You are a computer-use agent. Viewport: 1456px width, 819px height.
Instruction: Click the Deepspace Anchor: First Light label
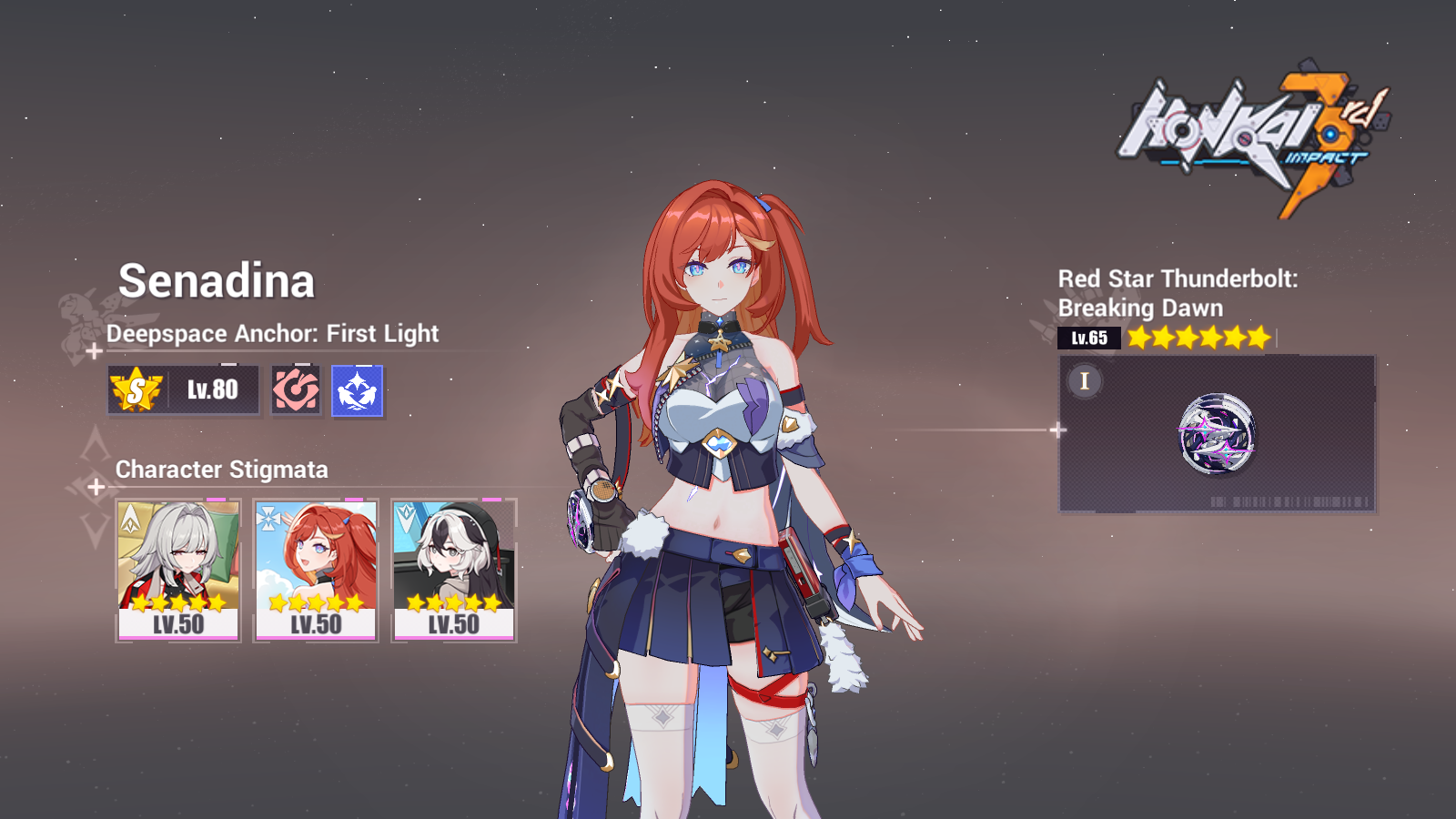coord(272,334)
